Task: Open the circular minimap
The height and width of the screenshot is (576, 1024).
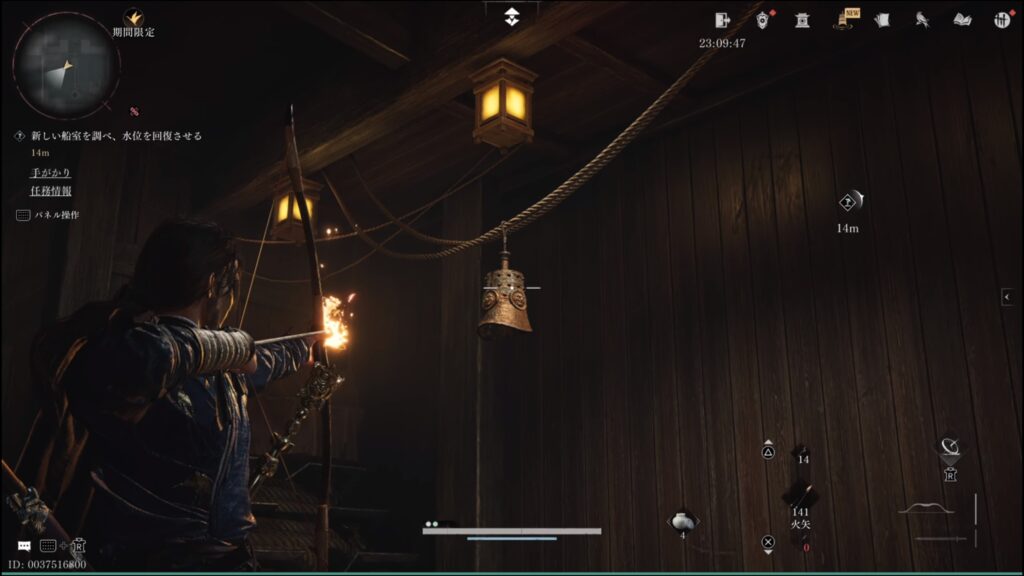Action: pos(66,65)
